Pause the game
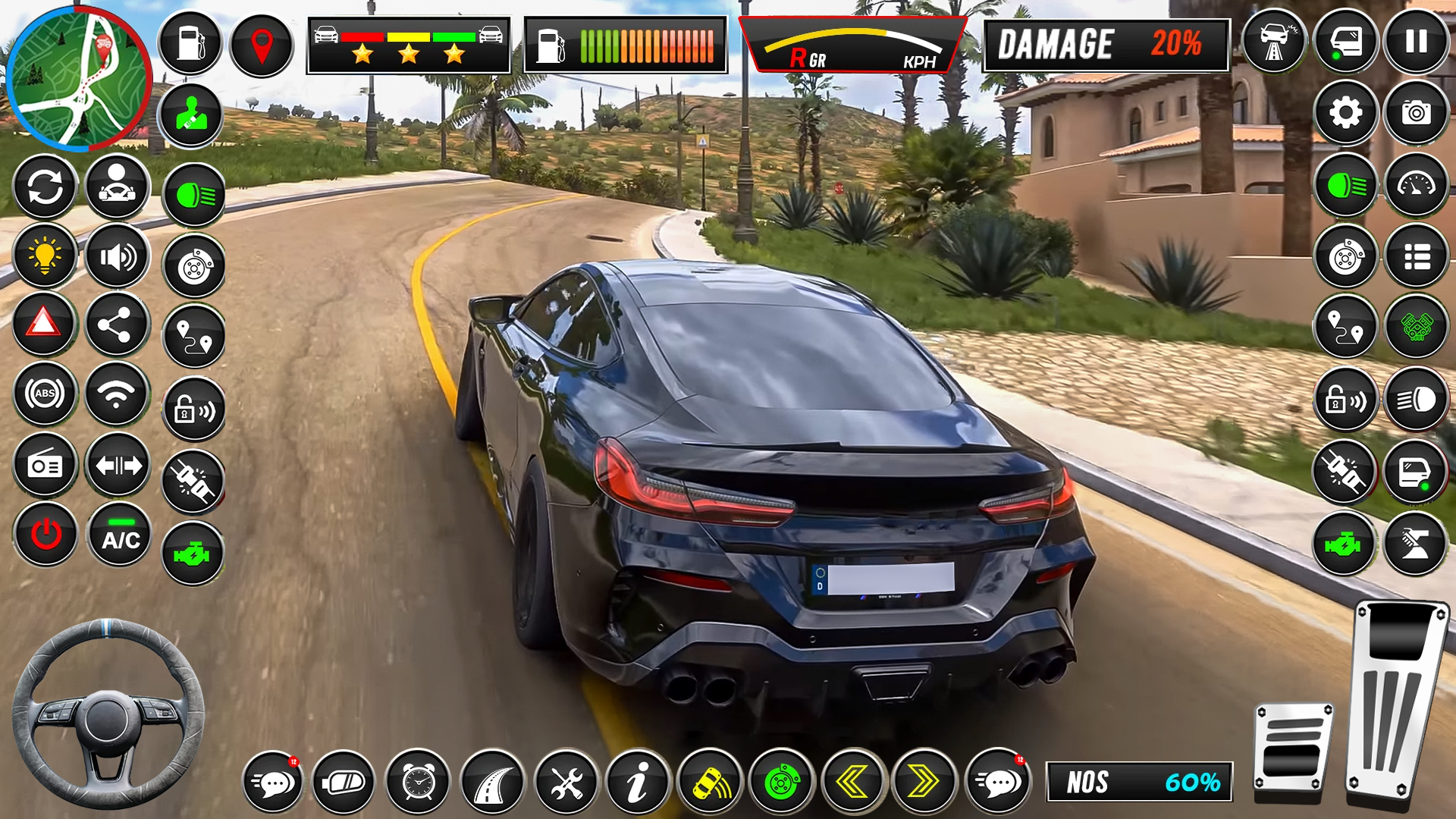The width and height of the screenshot is (1456, 819). [x=1416, y=42]
